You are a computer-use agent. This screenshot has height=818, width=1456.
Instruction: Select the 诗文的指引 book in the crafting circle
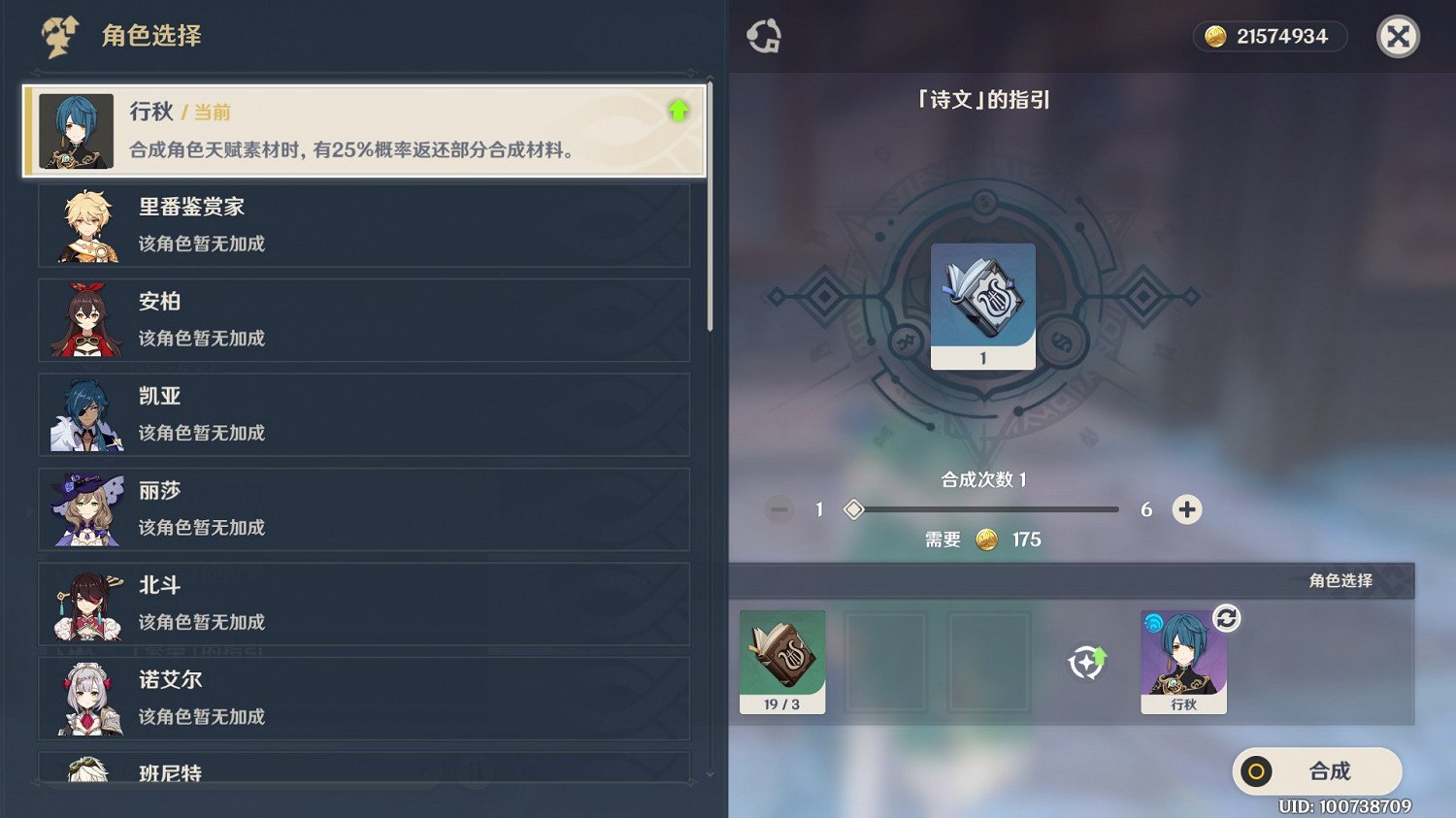[x=982, y=304]
